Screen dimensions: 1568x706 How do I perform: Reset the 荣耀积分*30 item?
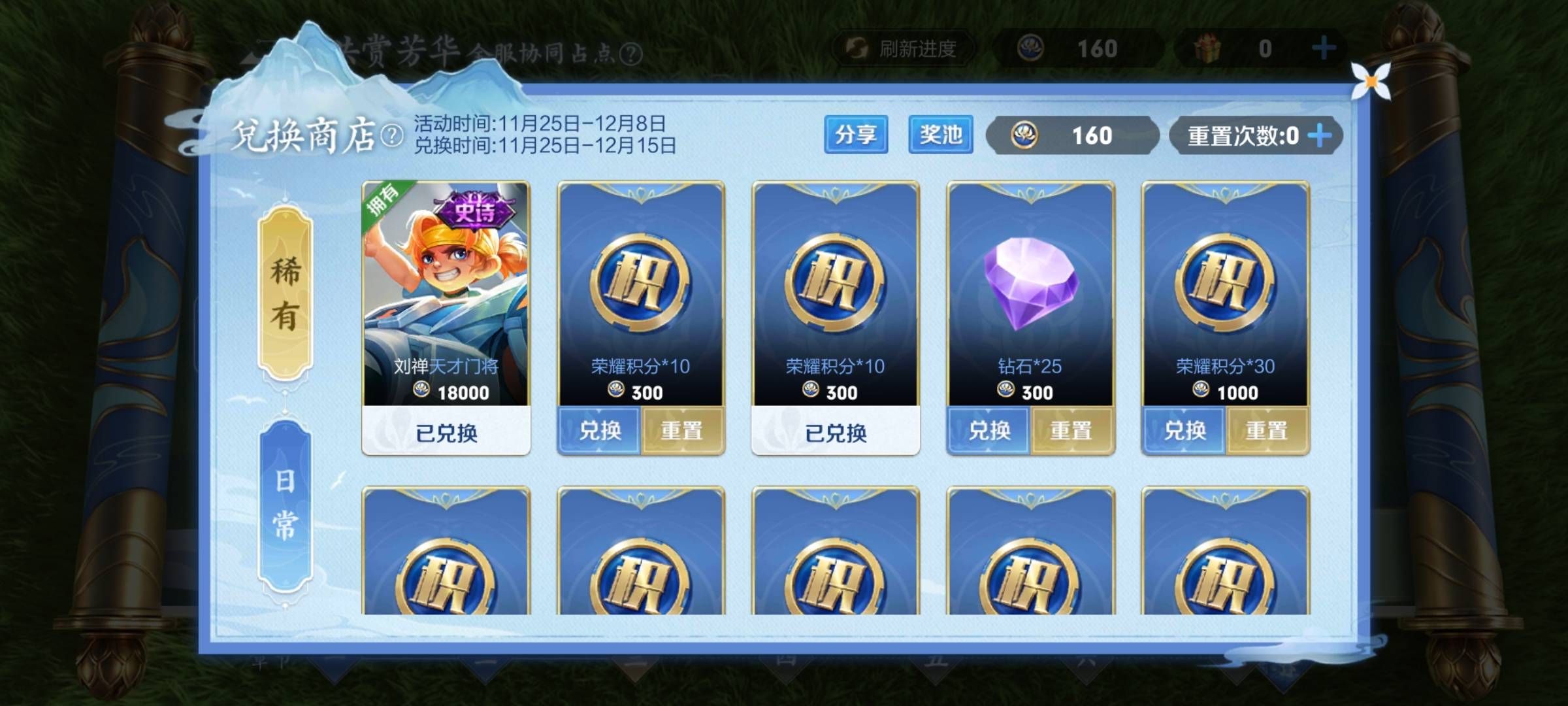1267,431
